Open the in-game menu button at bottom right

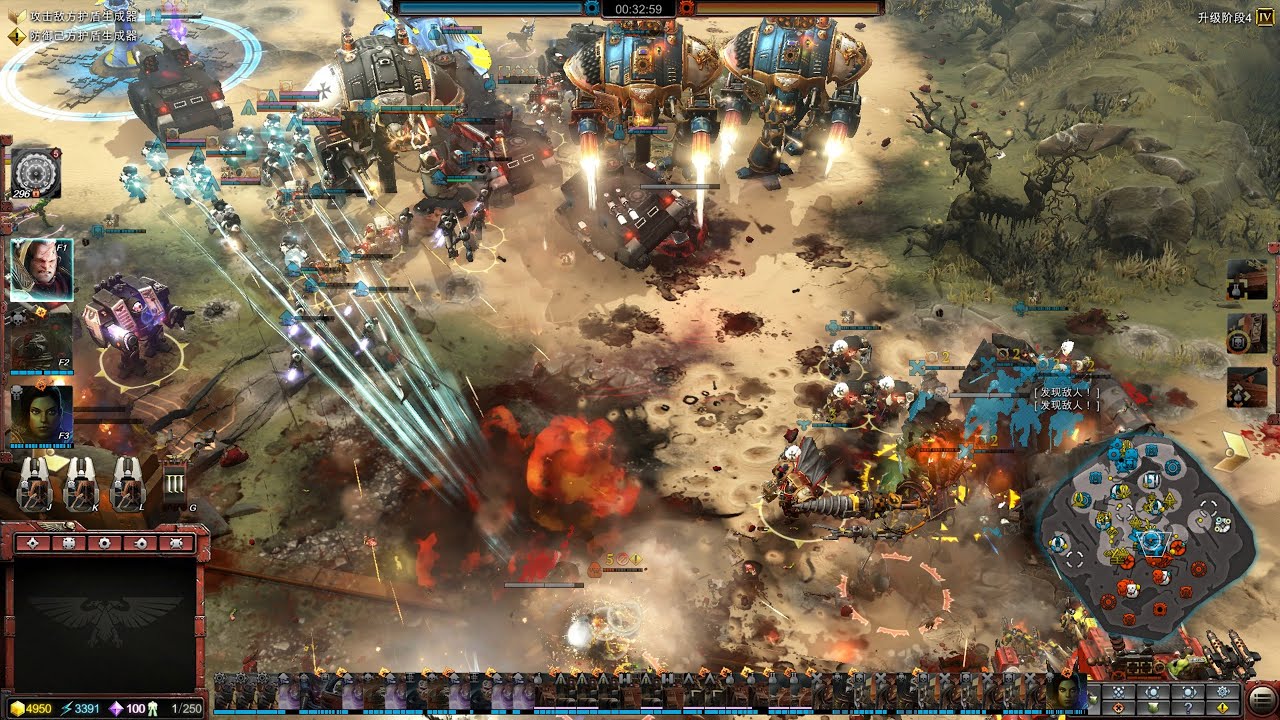pyautogui.click(x=1261, y=700)
